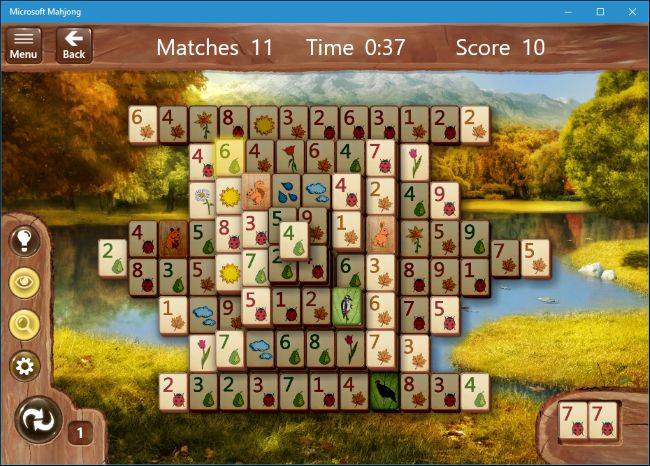Screen dimensions: 650x466
Task: Select the rabbit tile
Action: point(381,236)
